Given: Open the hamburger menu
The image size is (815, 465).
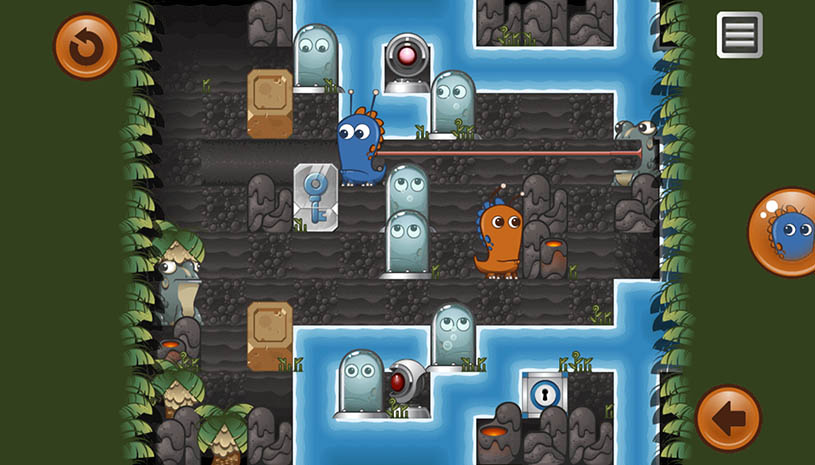Looking at the screenshot, I should tap(739, 35).
